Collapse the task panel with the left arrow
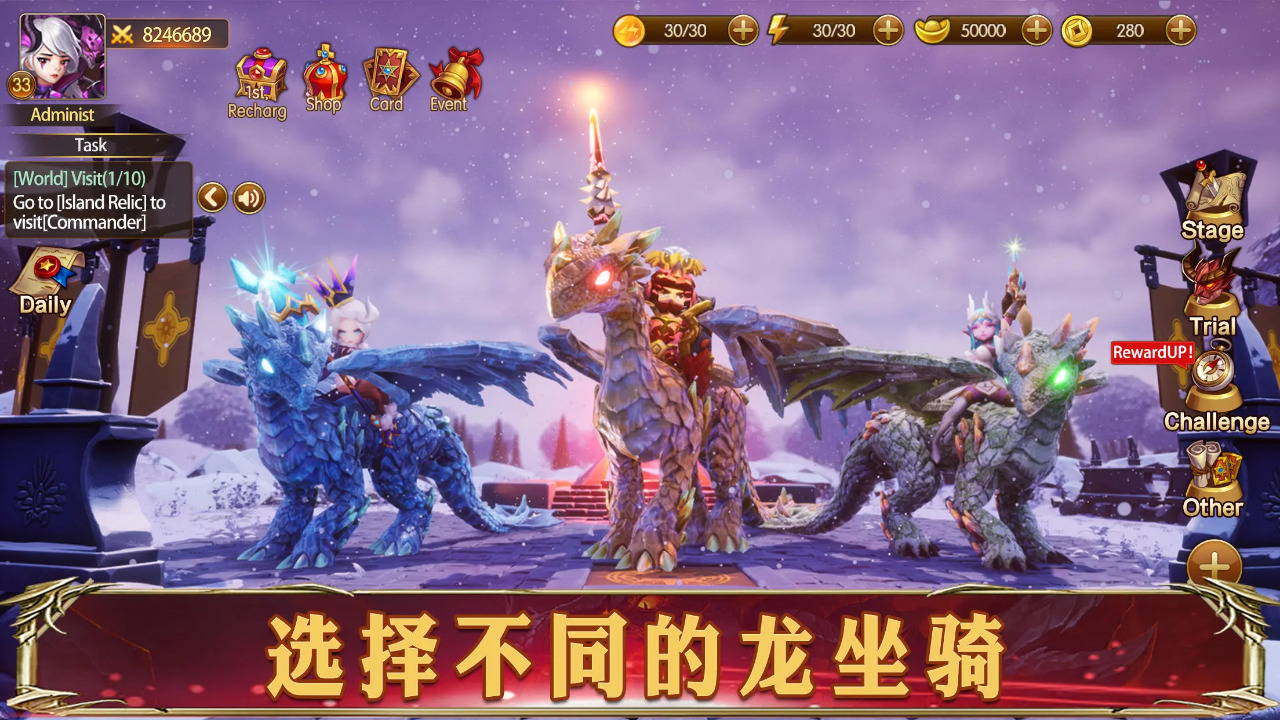 coord(210,197)
